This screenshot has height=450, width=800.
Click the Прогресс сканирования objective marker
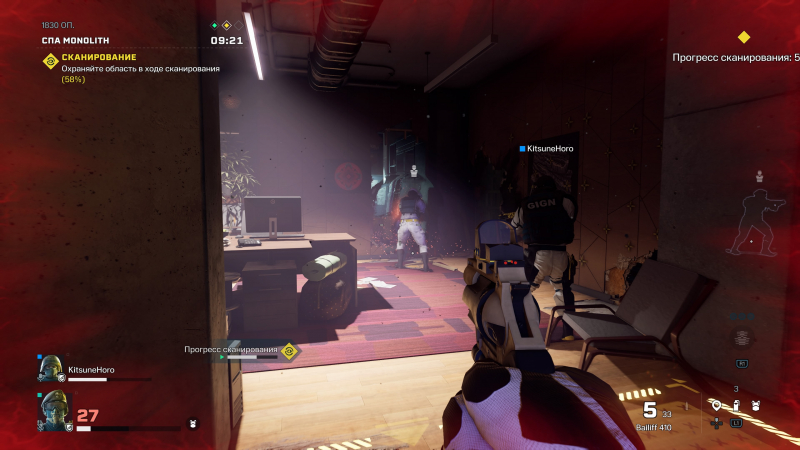click(x=289, y=350)
